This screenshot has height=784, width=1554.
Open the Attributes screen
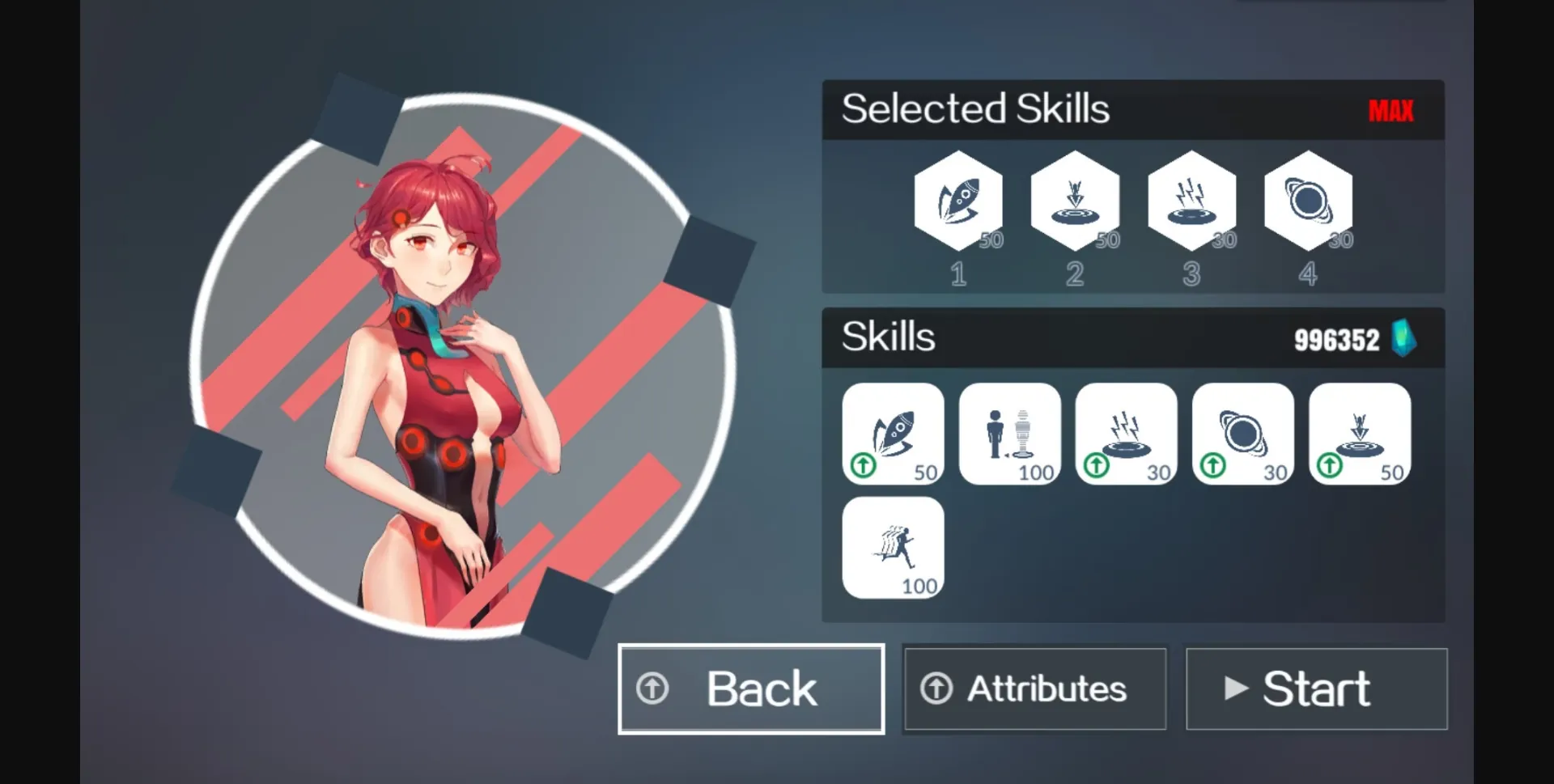[1034, 689]
